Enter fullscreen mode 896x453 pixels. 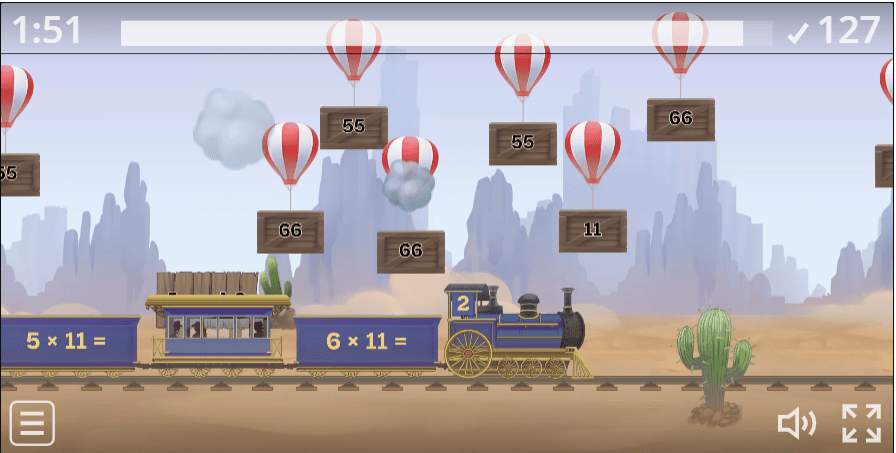[861, 423]
